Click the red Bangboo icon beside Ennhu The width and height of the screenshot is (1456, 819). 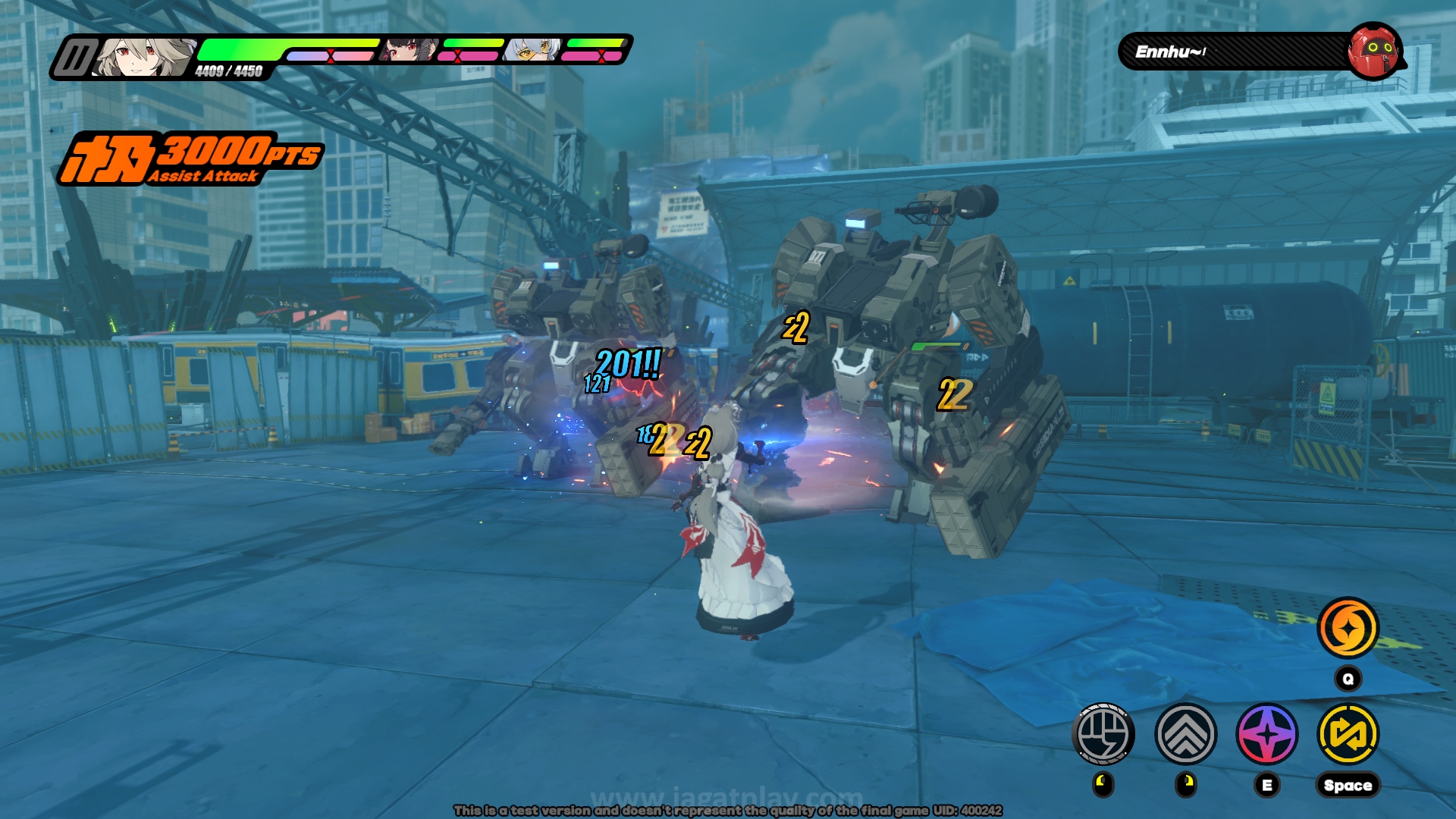[x=1373, y=51]
